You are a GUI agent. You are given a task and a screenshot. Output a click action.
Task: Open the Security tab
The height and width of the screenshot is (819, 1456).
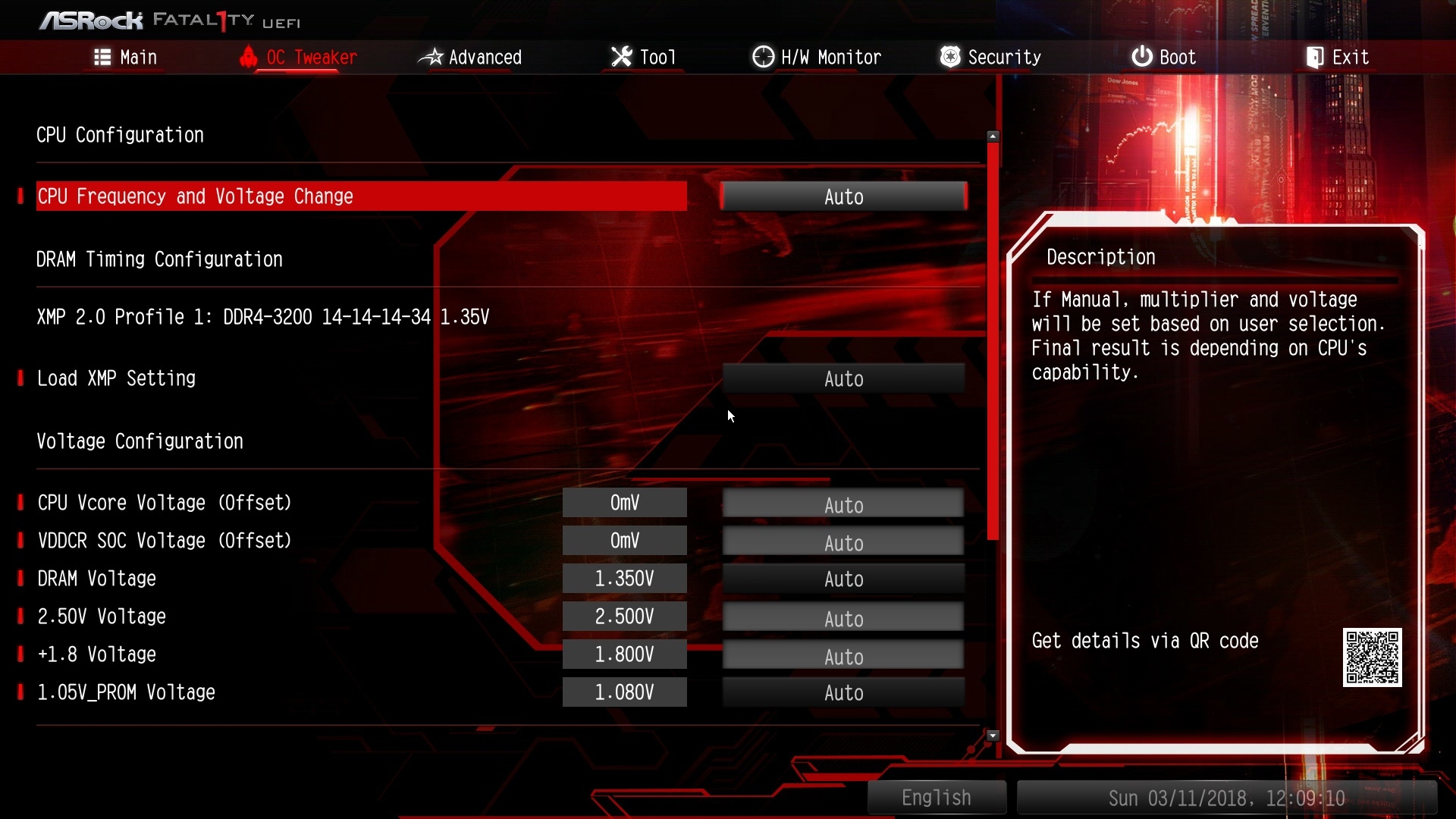(x=990, y=58)
